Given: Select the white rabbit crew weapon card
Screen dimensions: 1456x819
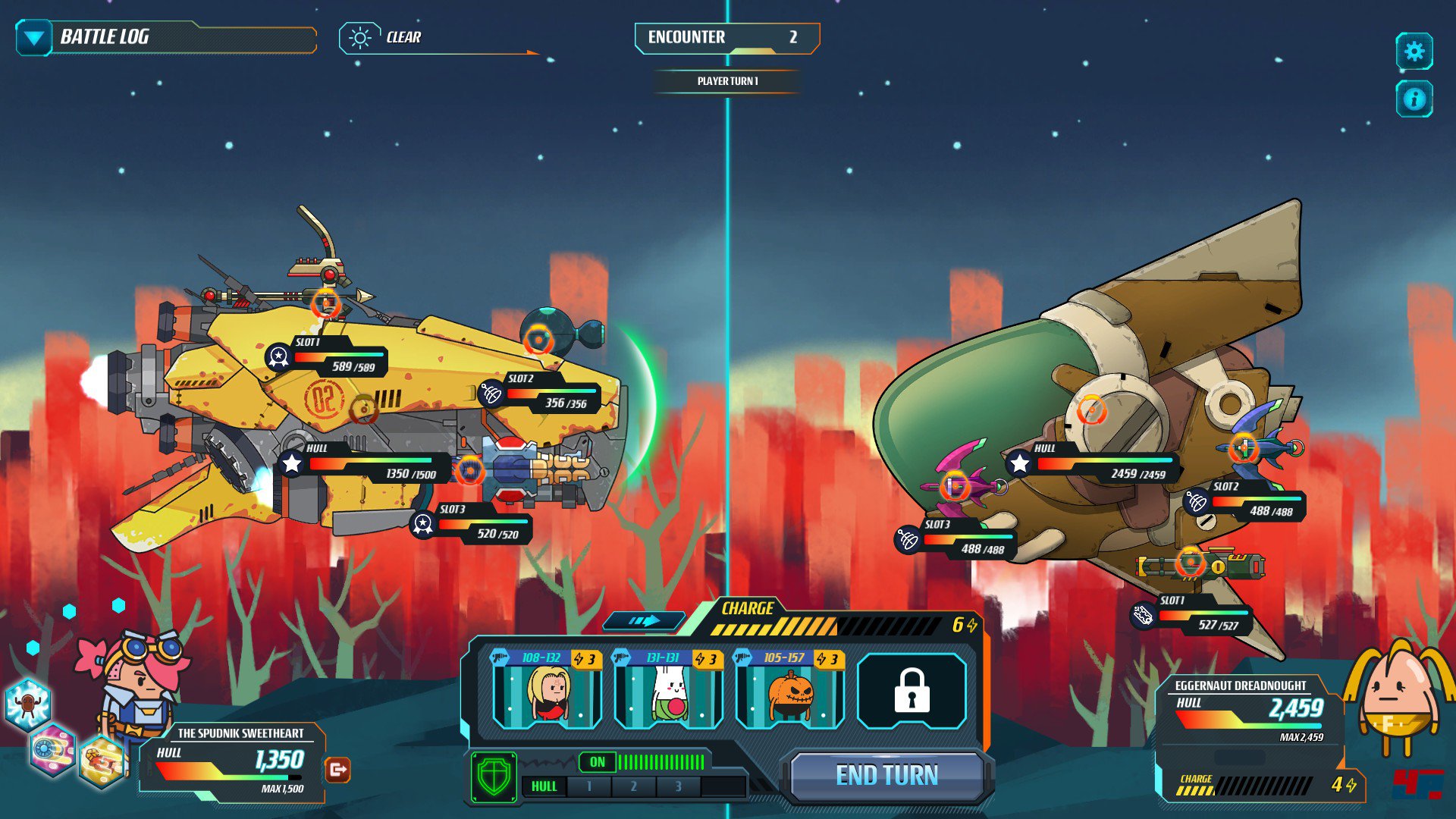Looking at the screenshot, I should pos(668,689).
